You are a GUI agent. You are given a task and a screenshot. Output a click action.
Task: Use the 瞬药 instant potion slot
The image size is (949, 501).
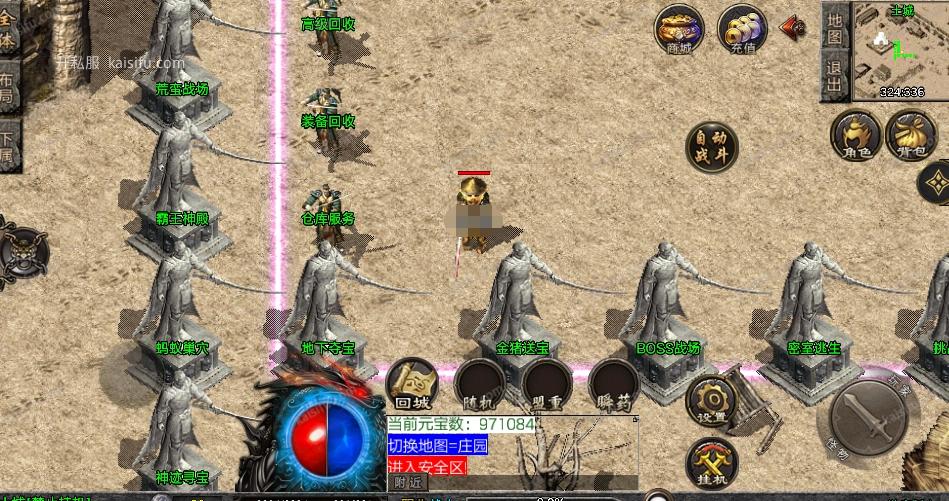[612, 383]
